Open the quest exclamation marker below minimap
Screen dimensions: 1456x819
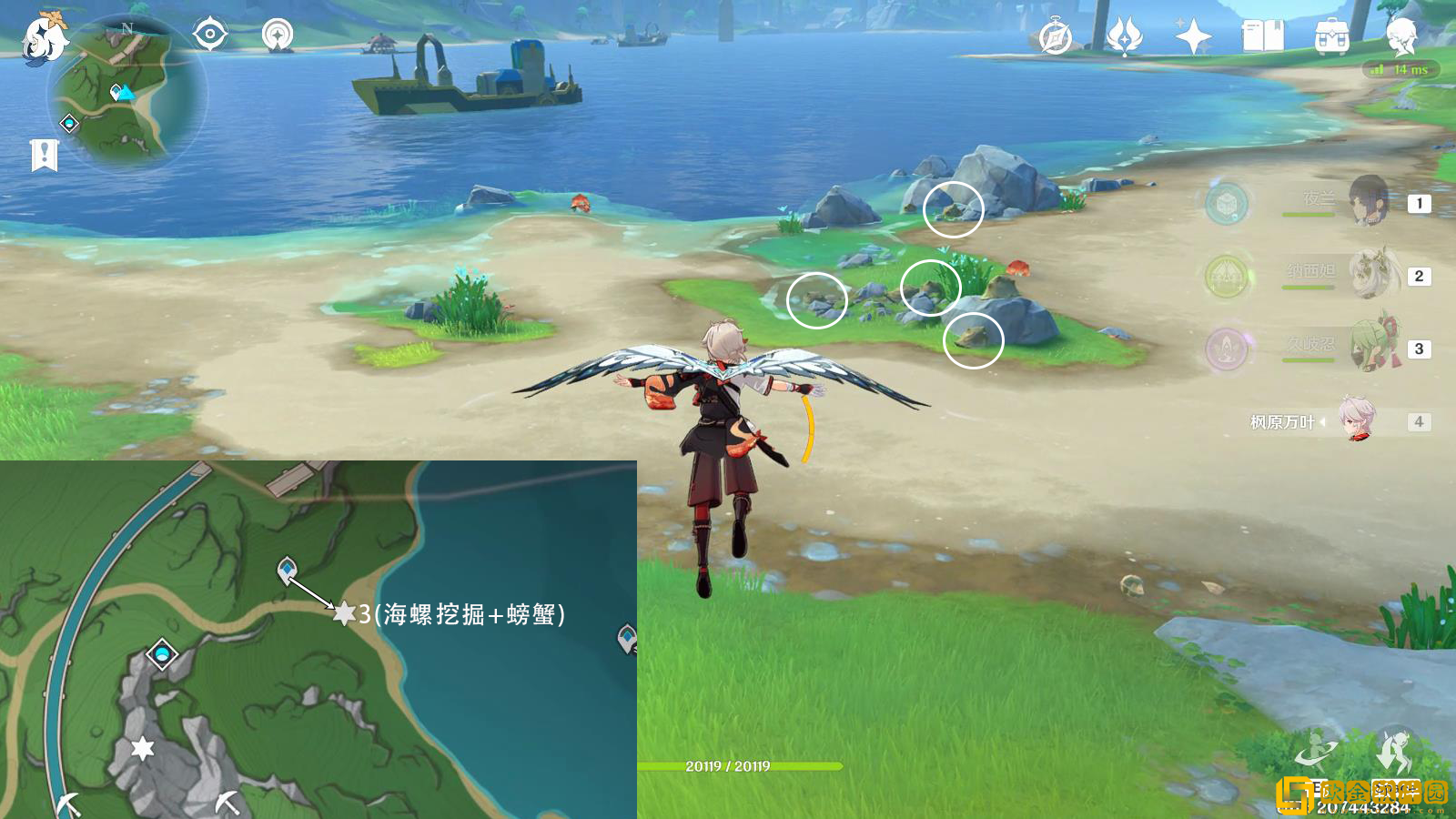tap(43, 153)
